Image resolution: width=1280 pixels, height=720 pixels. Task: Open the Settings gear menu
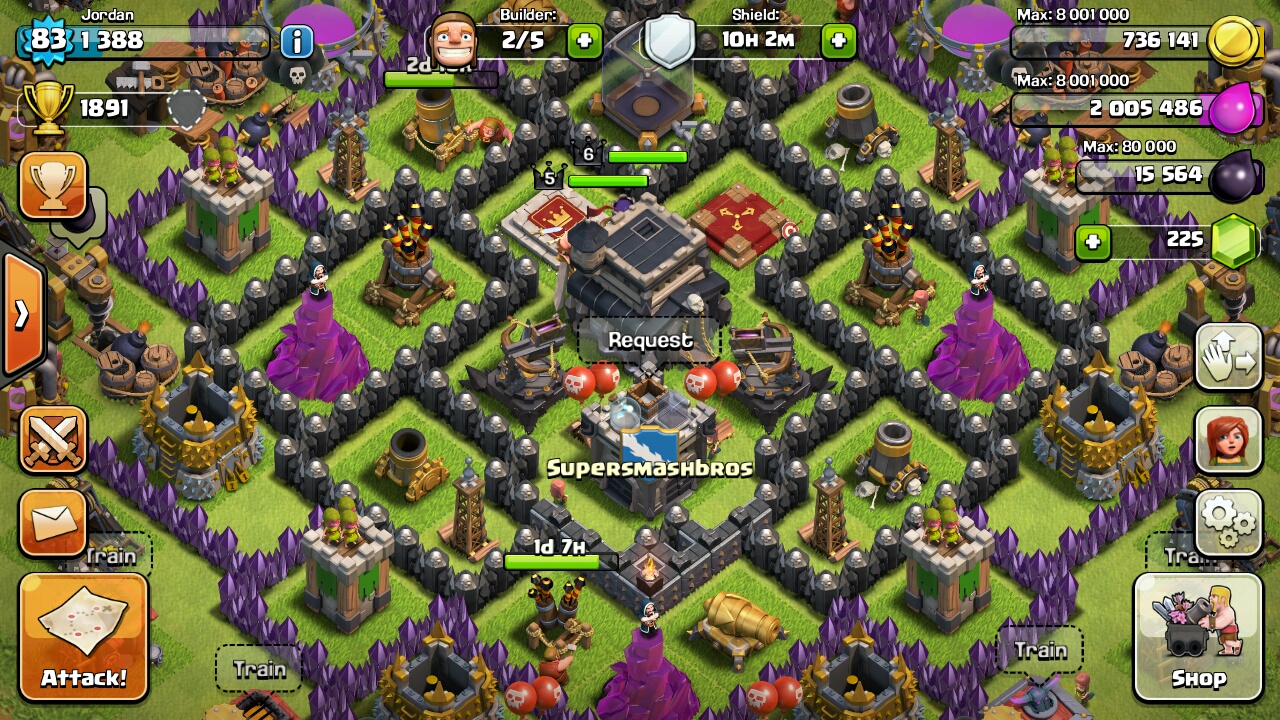pyautogui.click(x=1228, y=520)
